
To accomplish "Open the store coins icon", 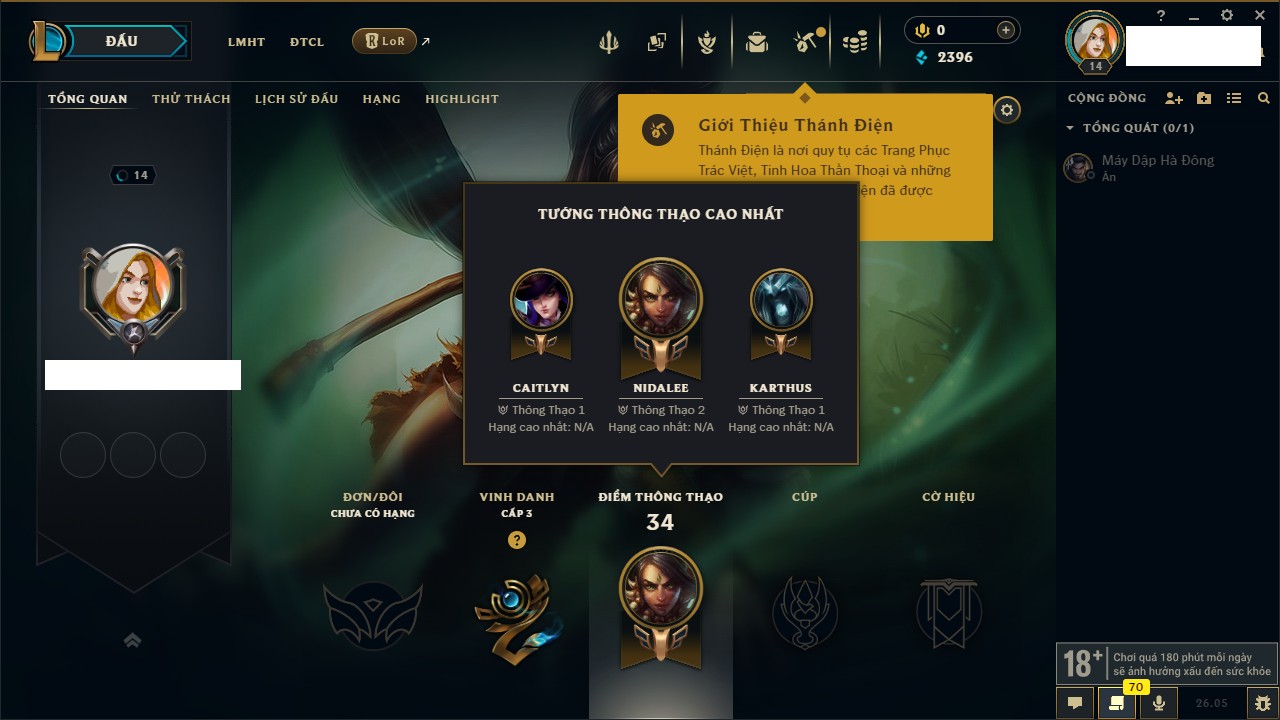I will (854, 42).
